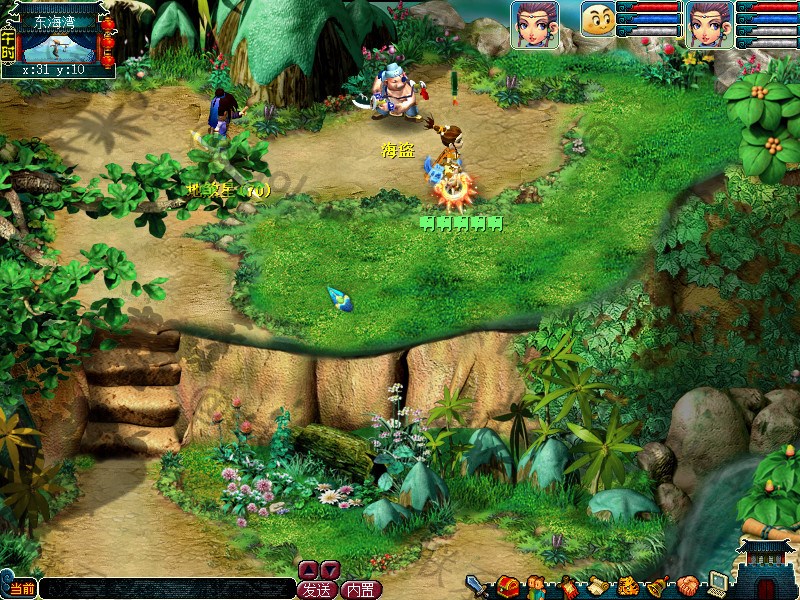Viewport: 800px width, 600px height.
Task: Click the red banner icon
Action: pos(568,586)
